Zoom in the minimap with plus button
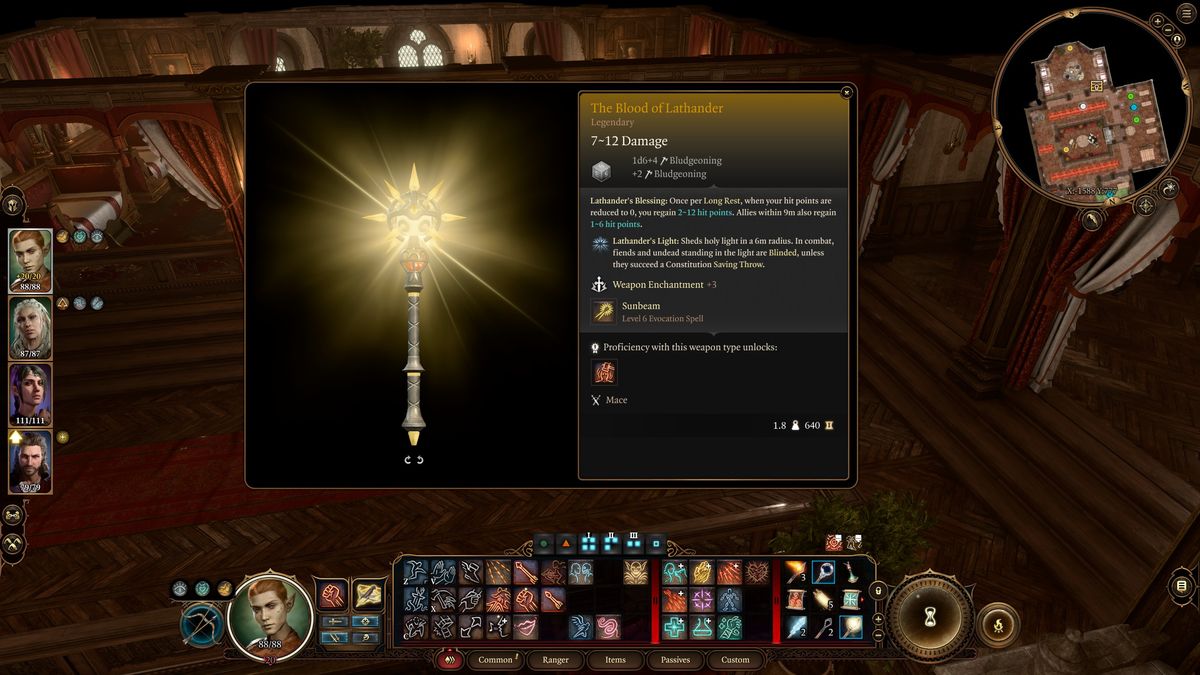The image size is (1200, 675). [x=1157, y=21]
